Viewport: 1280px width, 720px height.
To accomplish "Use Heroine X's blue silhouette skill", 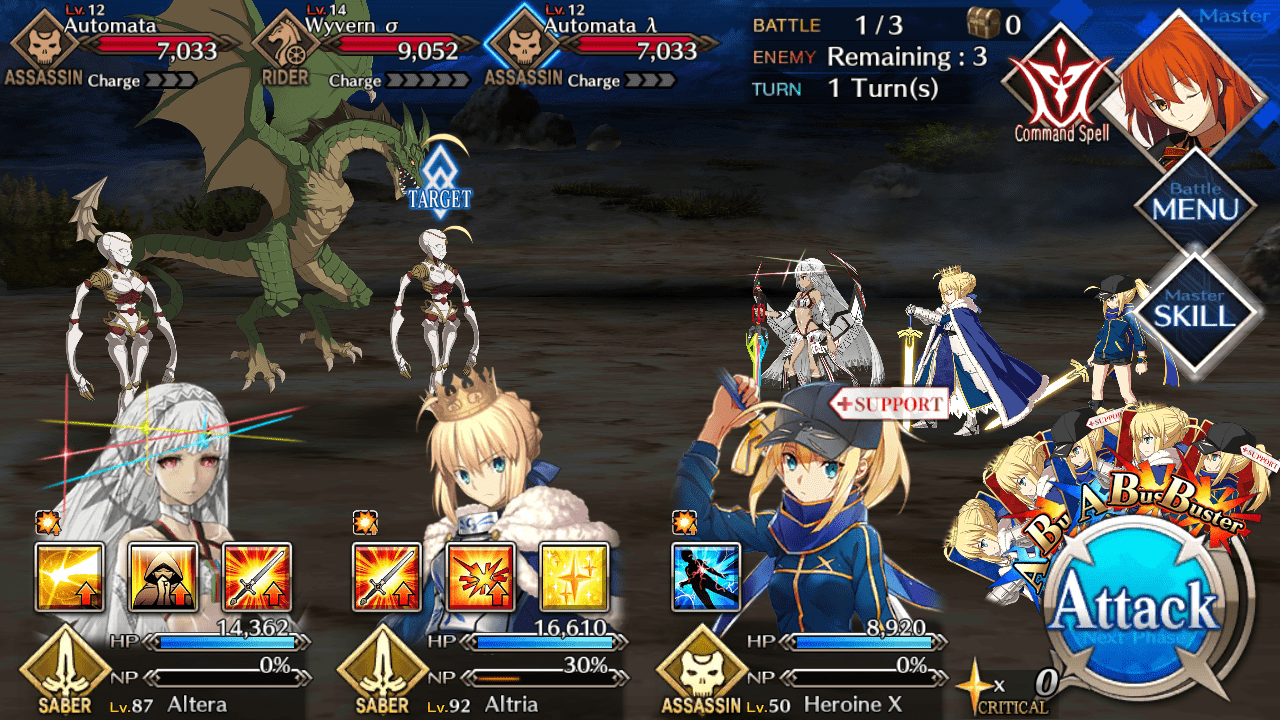I will click(707, 577).
